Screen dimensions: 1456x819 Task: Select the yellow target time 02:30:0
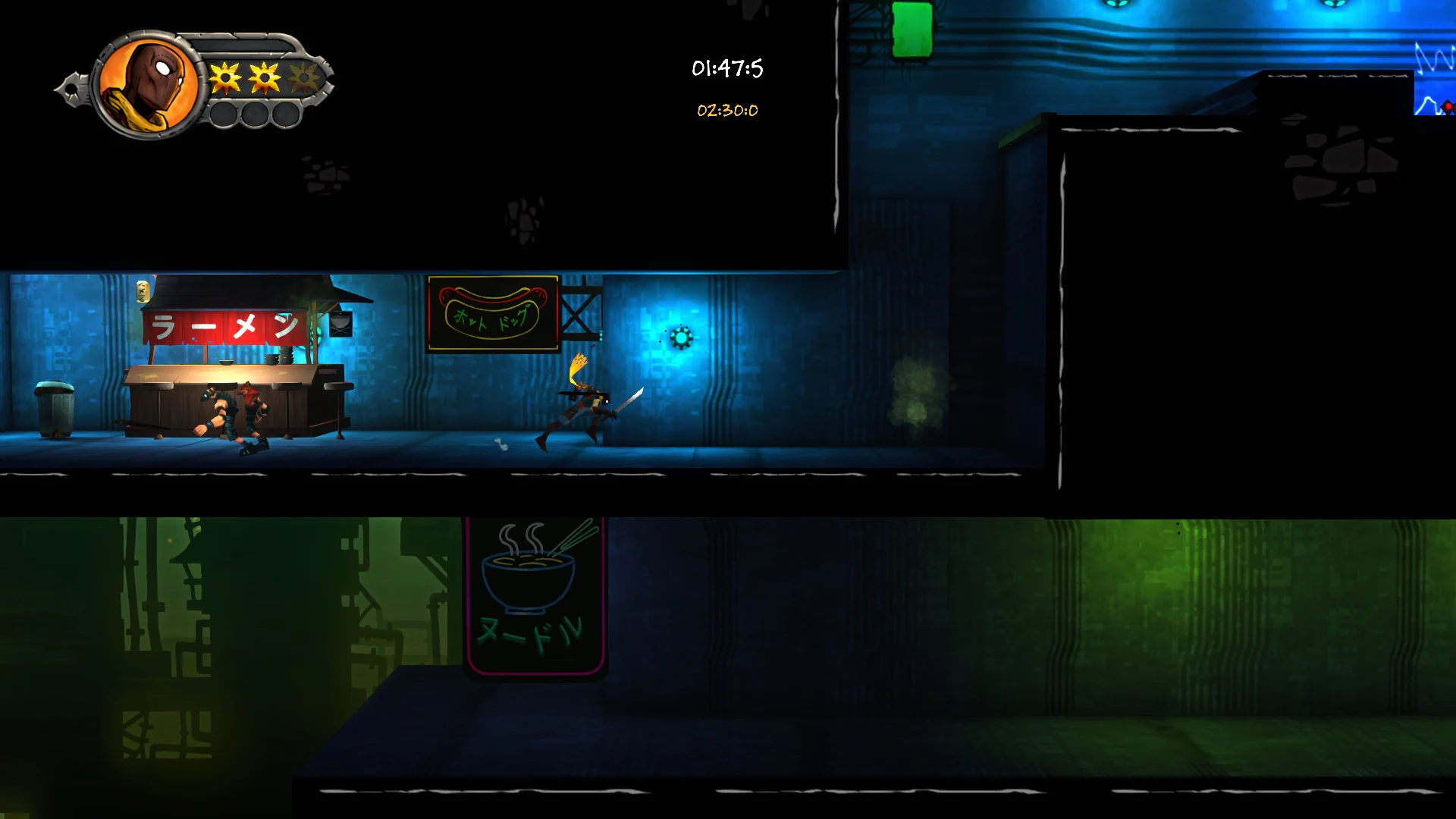(x=726, y=111)
